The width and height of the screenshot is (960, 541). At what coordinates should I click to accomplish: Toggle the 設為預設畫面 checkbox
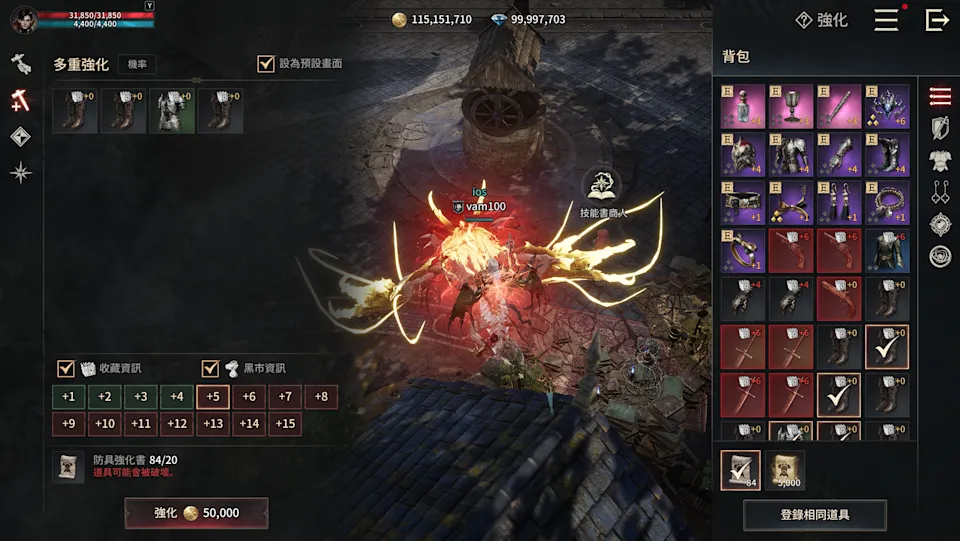[266, 64]
